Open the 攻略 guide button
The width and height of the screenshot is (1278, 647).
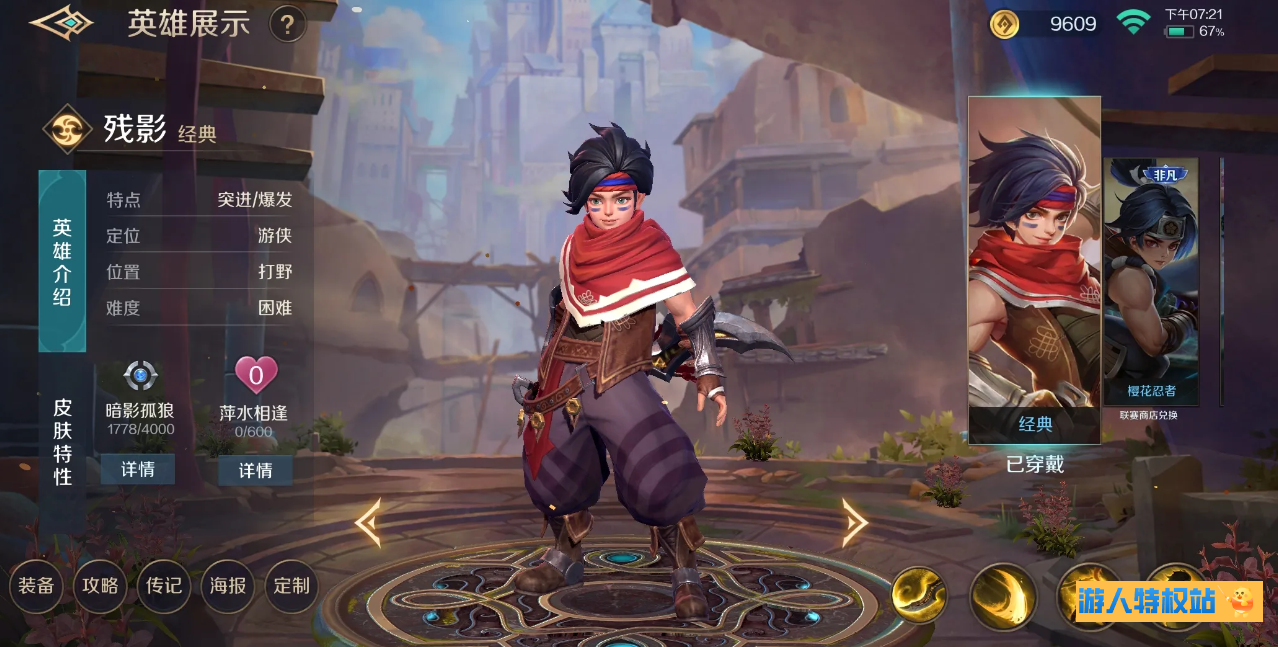[100, 586]
